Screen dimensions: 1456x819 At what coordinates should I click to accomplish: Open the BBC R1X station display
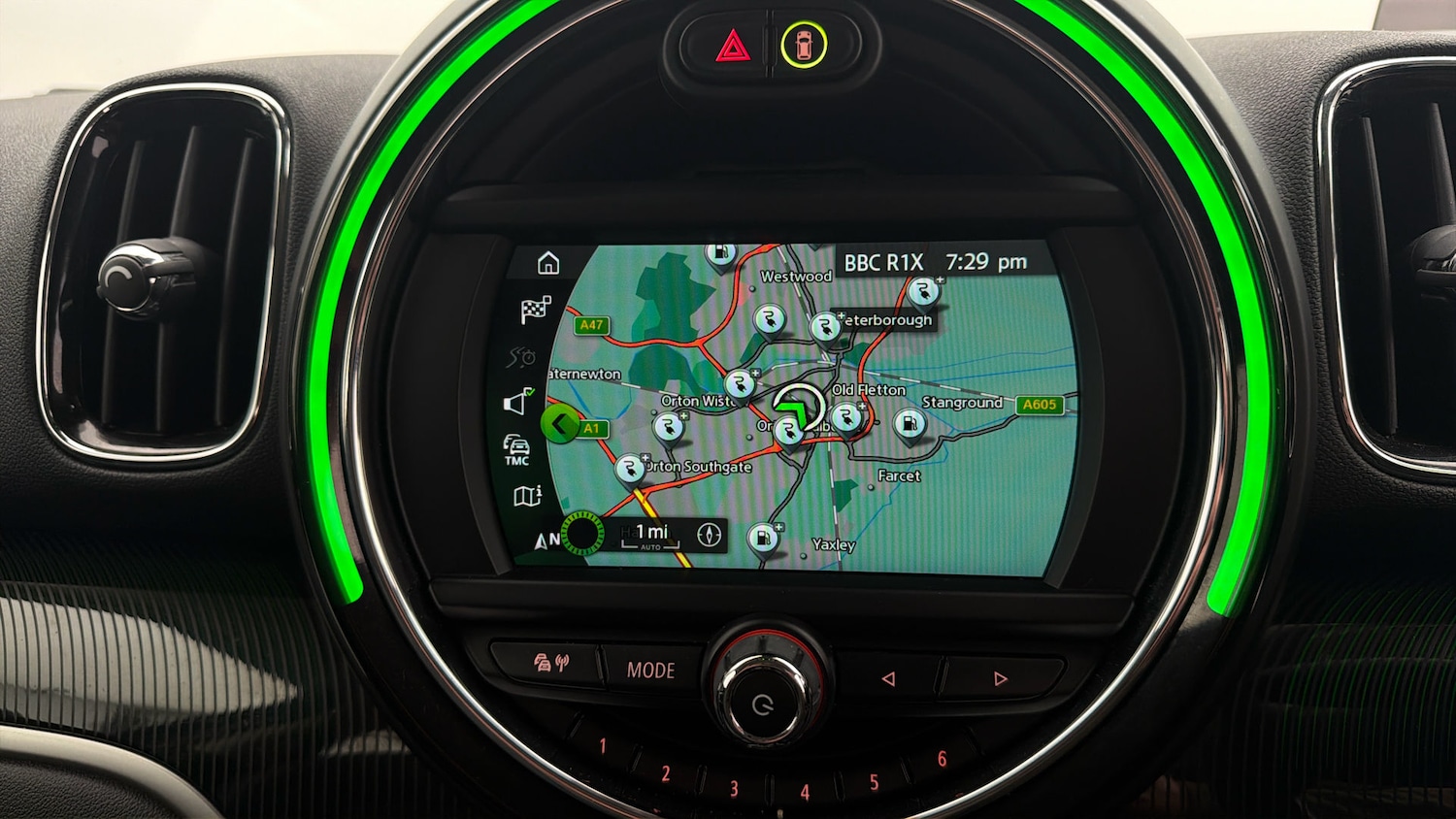pyautogui.click(x=884, y=260)
